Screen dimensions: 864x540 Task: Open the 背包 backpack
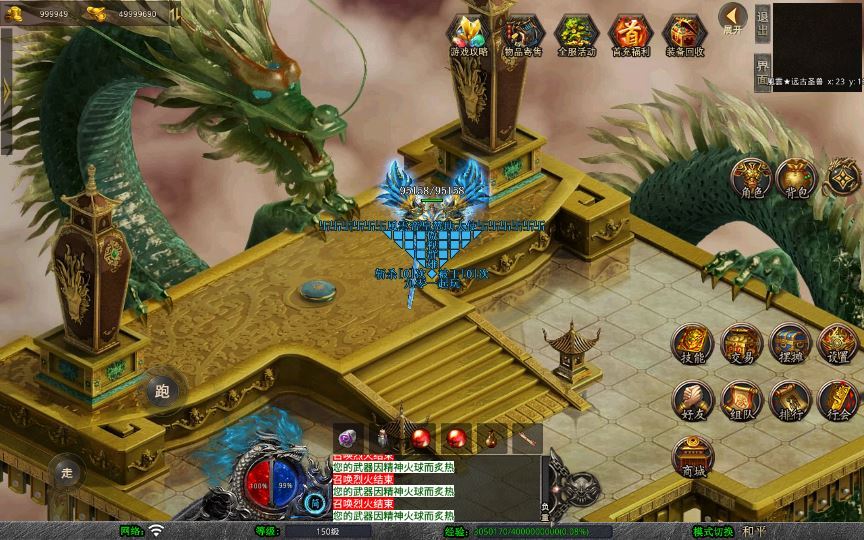pos(796,177)
